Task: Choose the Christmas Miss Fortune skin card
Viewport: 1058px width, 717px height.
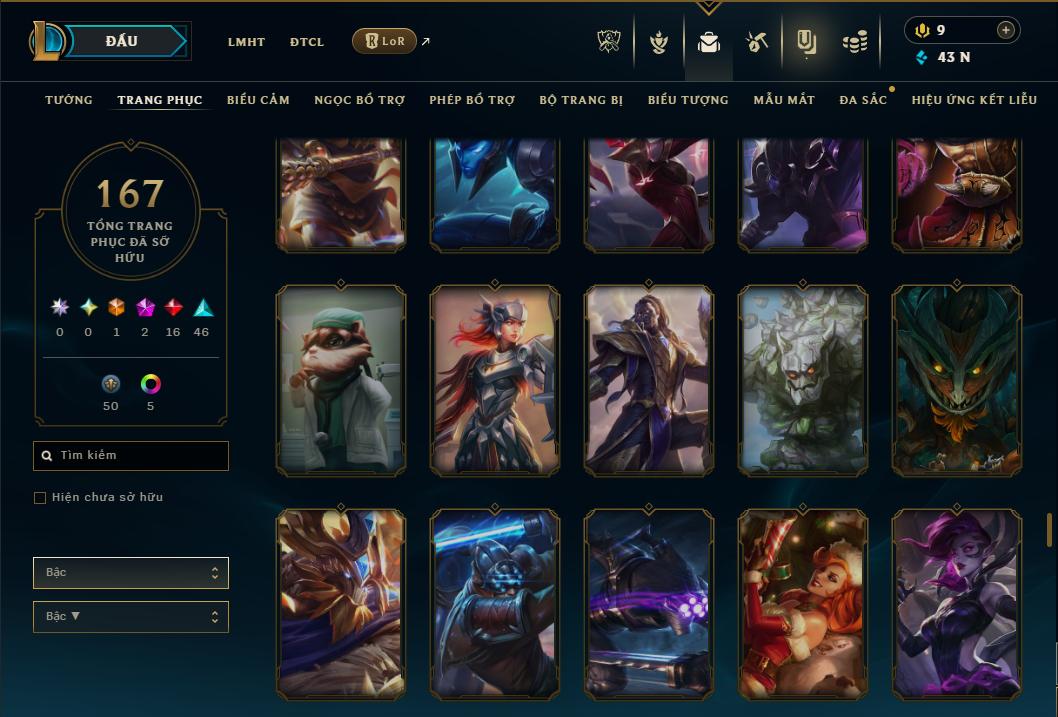Action: [x=803, y=604]
